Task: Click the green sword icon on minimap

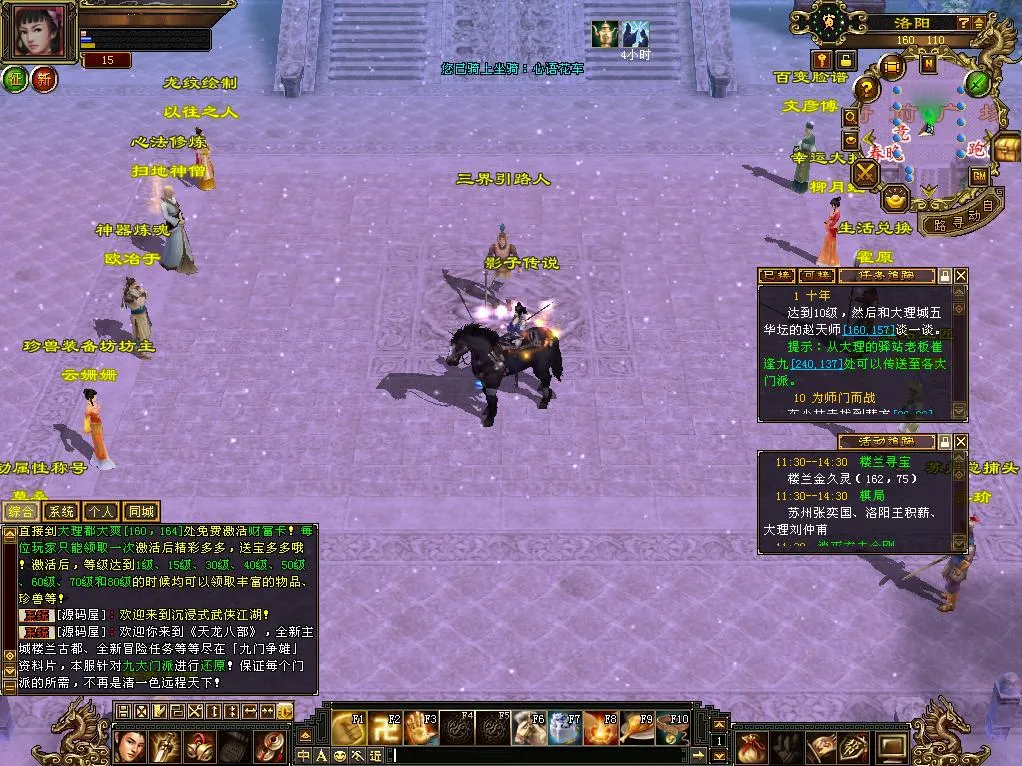Action: (x=977, y=82)
